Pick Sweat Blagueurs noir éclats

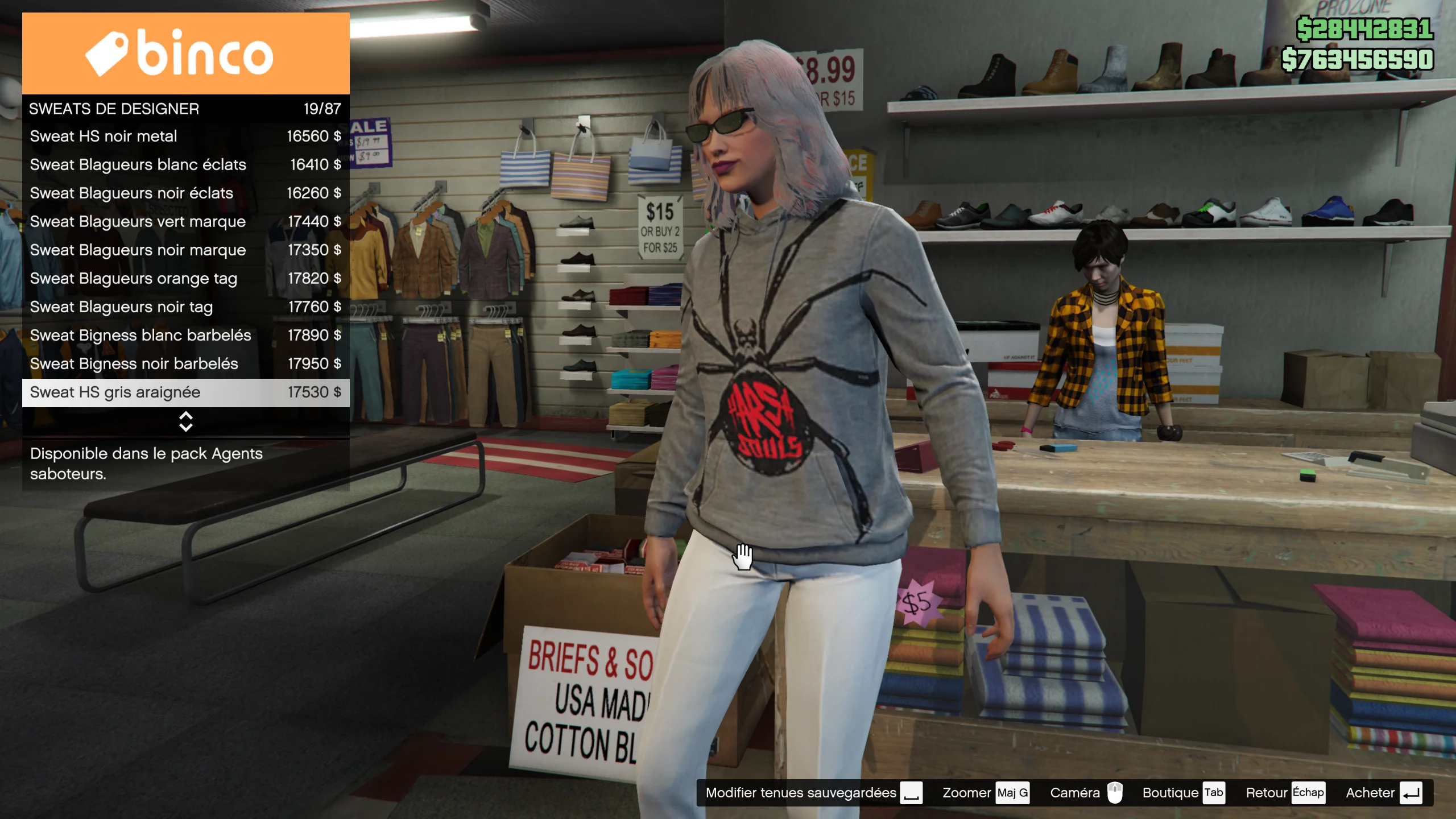(185, 193)
